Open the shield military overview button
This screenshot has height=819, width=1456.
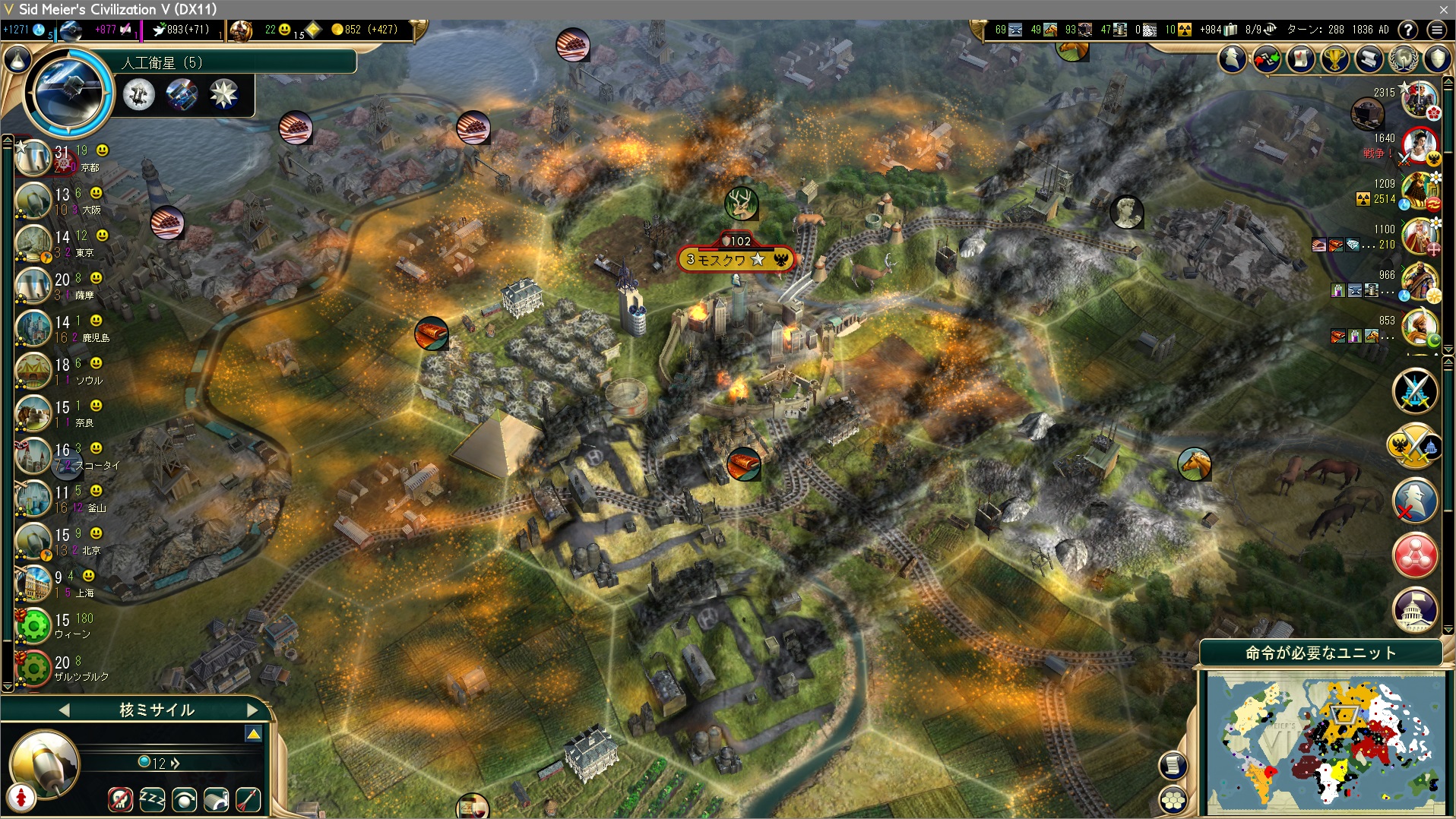[x=1438, y=58]
